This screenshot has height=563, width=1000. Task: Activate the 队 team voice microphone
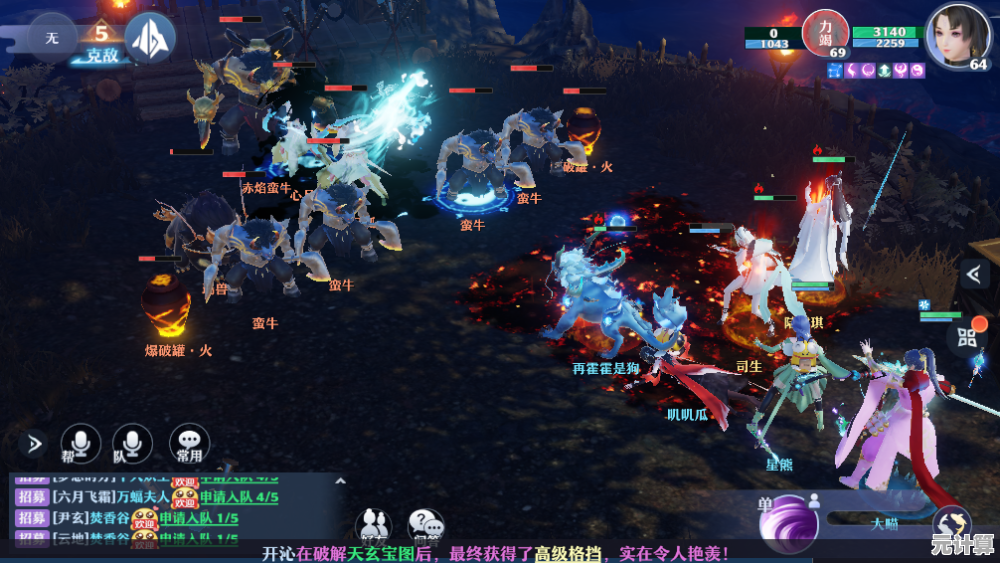click(132, 444)
